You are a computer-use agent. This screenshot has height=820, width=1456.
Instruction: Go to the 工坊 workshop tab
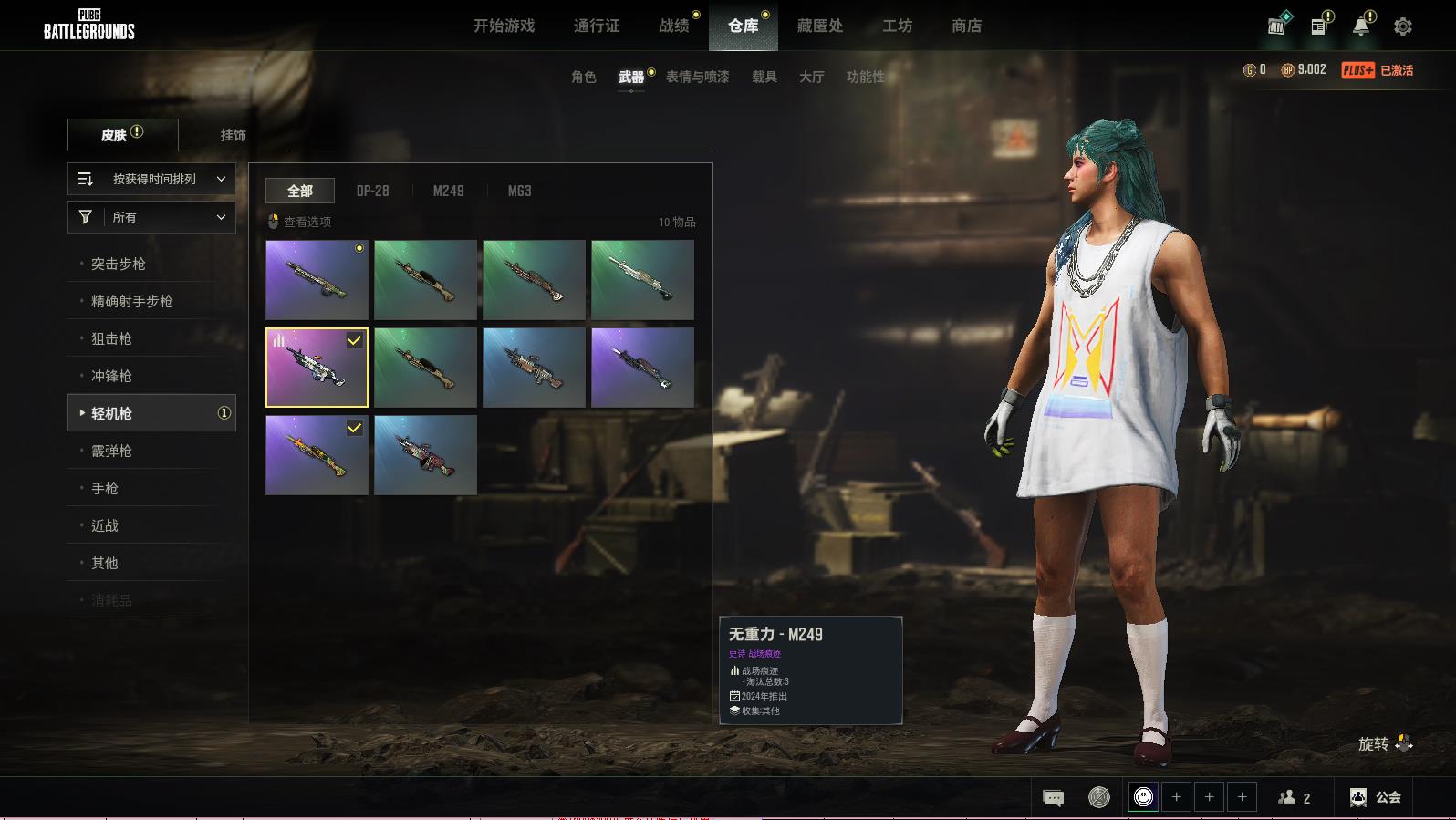point(897,26)
